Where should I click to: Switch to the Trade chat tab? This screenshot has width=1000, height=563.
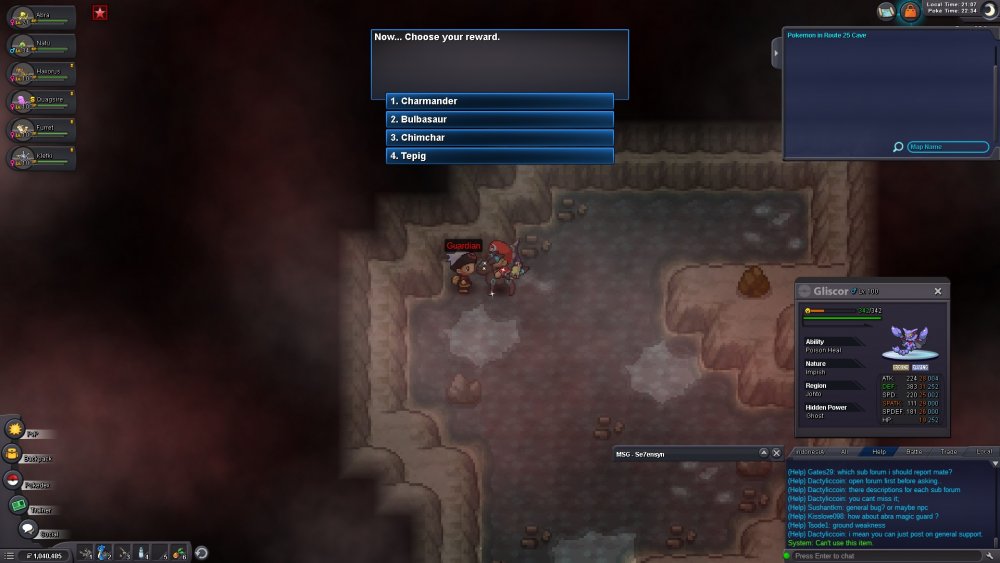[x=948, y=452]
